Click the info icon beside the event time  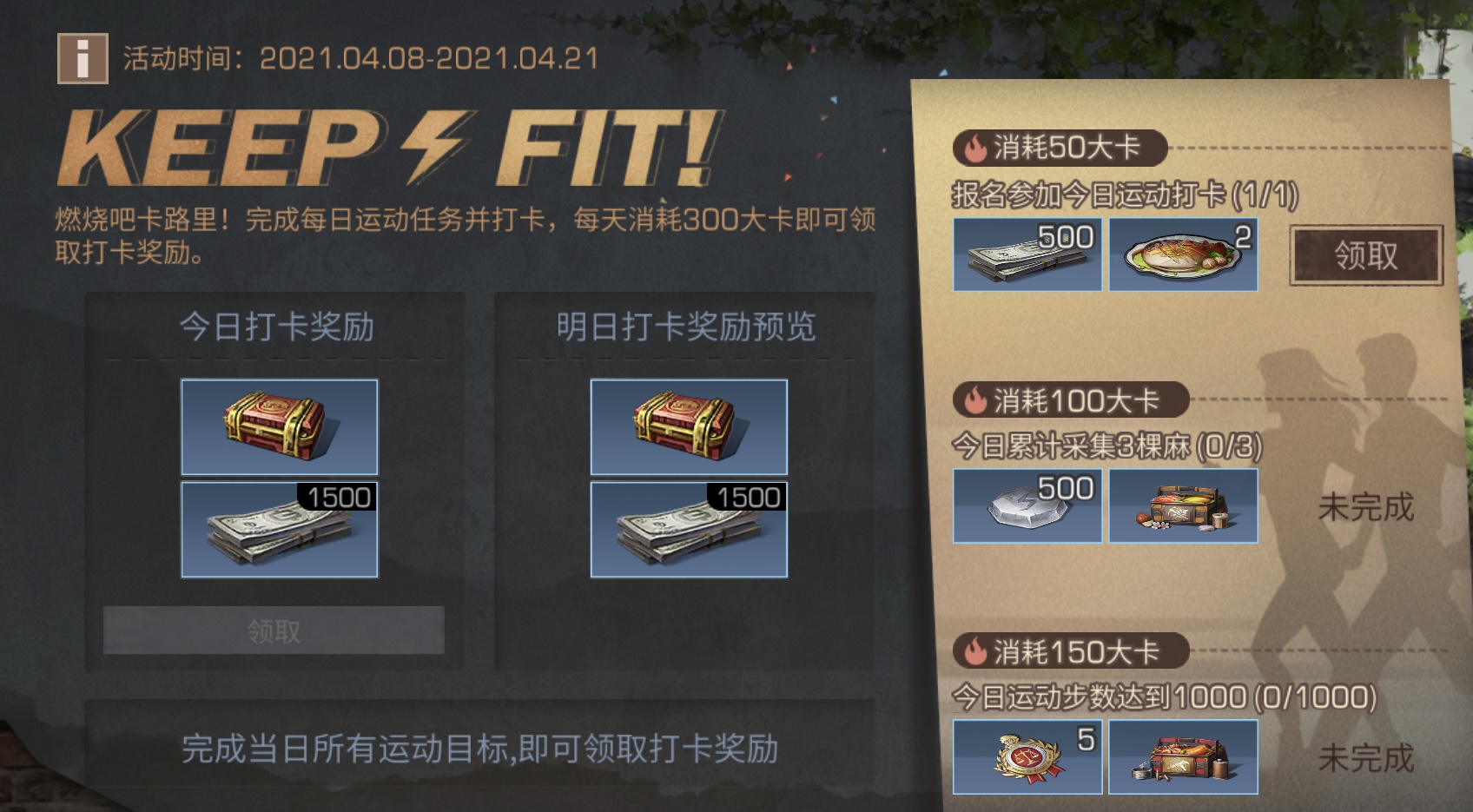83,57
